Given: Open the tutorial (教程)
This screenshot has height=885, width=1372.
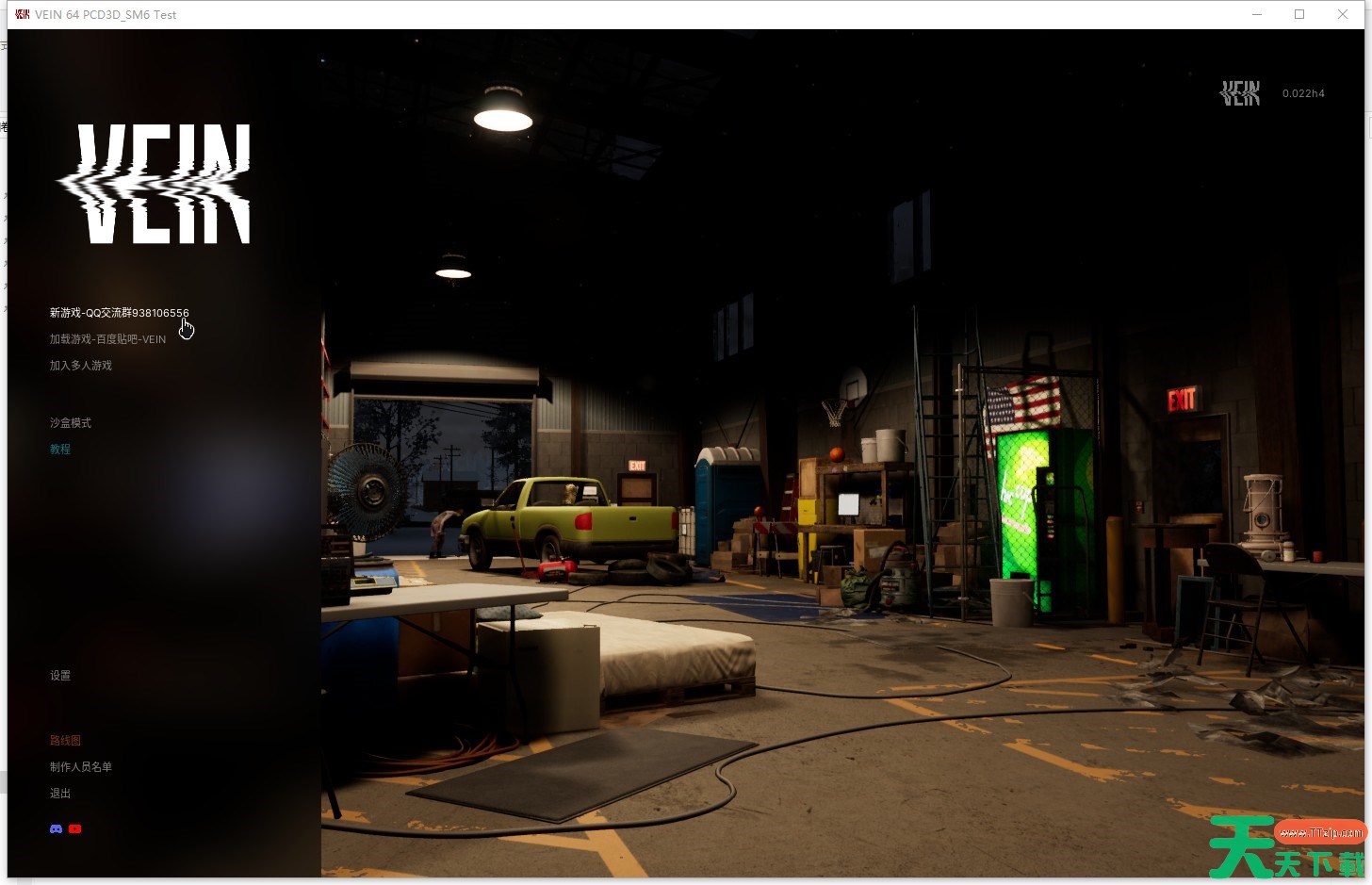Looking at the screenshot, I should pyautogui.click(x=60, y=450).
